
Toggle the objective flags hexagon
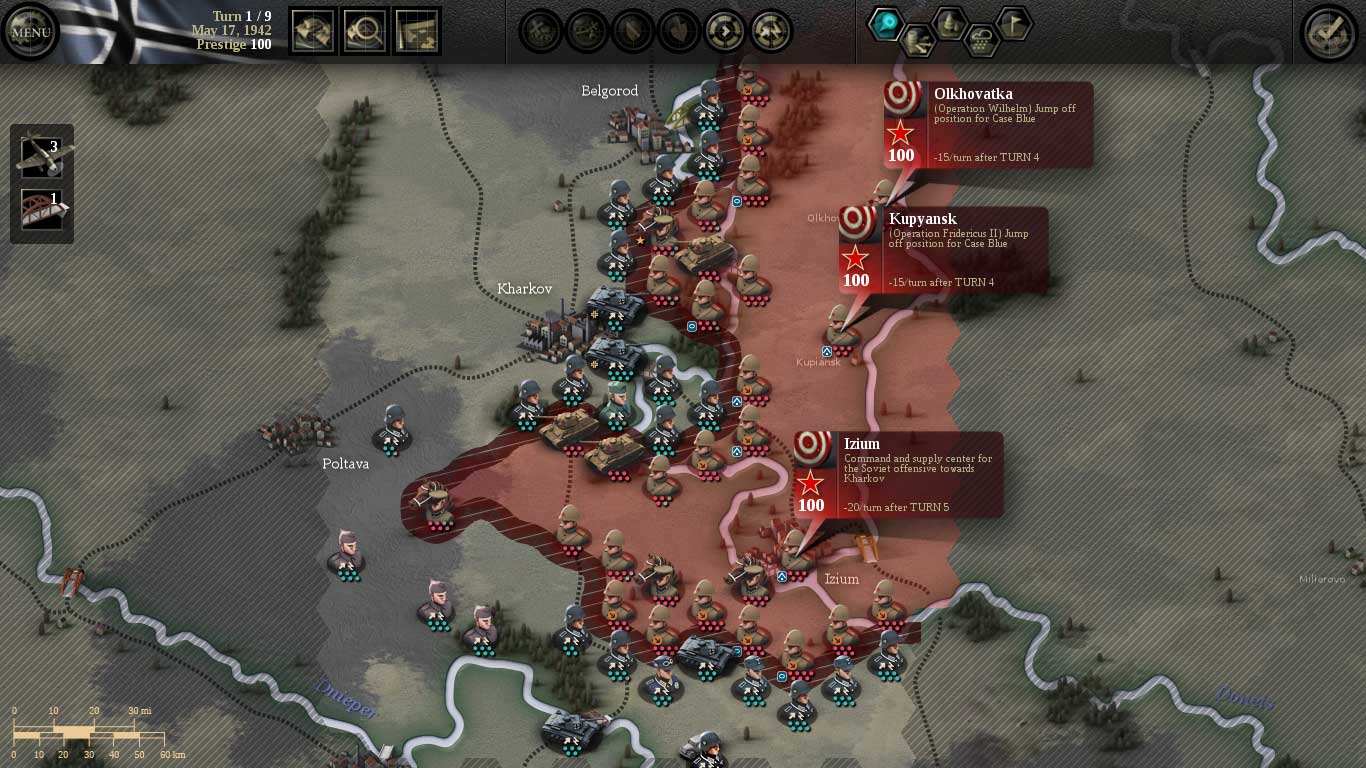tap(1014, 22)
